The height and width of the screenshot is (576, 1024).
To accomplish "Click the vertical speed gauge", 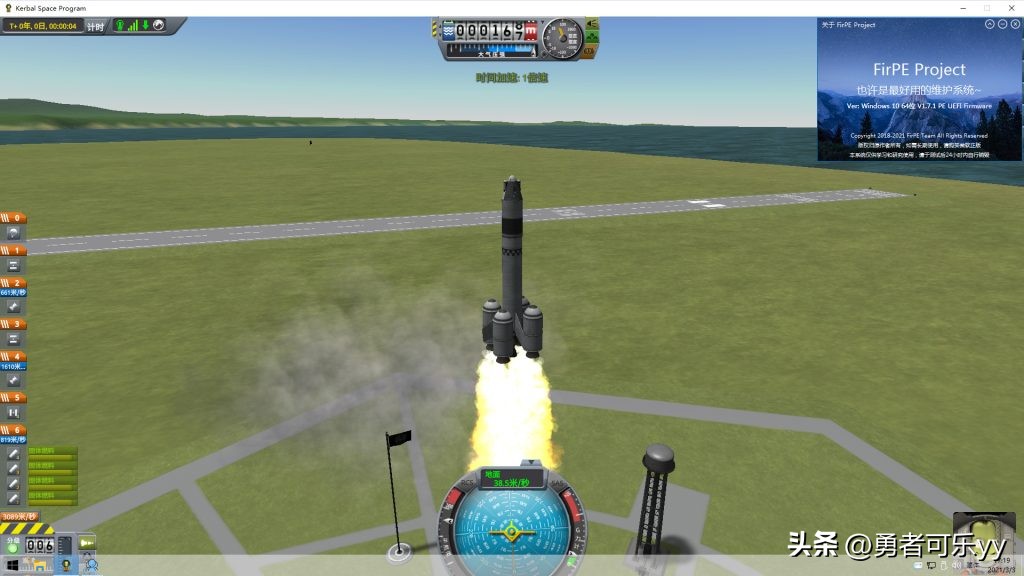I will click(x=562, y=37).
